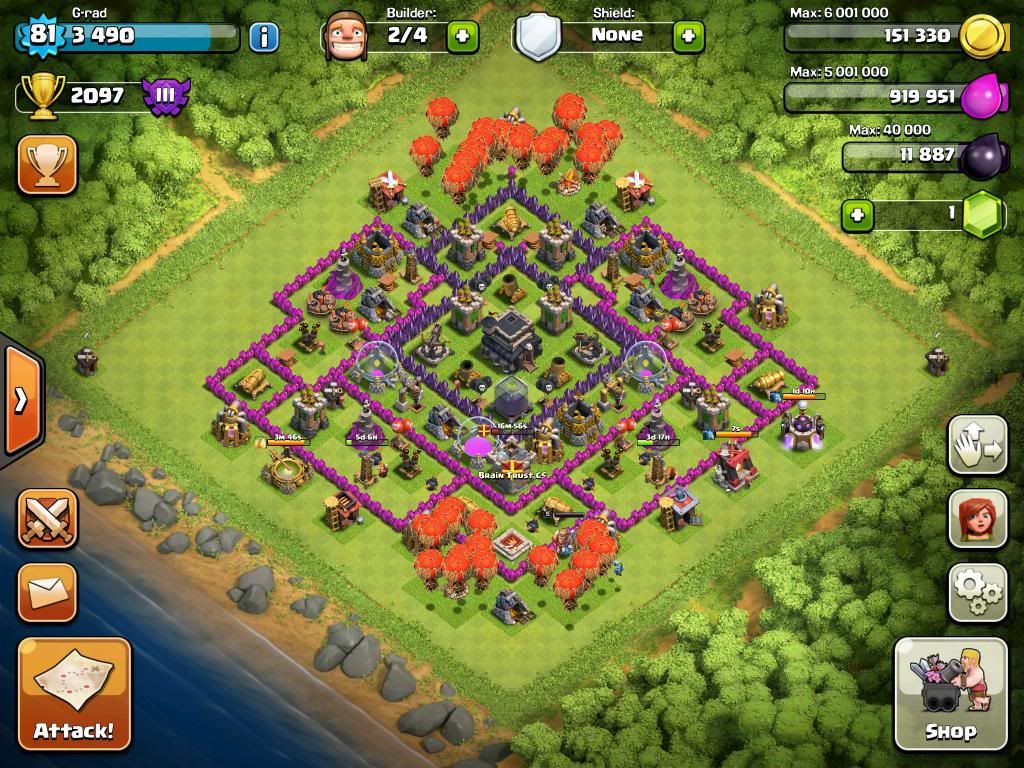Screen dimensions: 1024x768
Task: Click the blue info button
Action: tap(264, 37)
